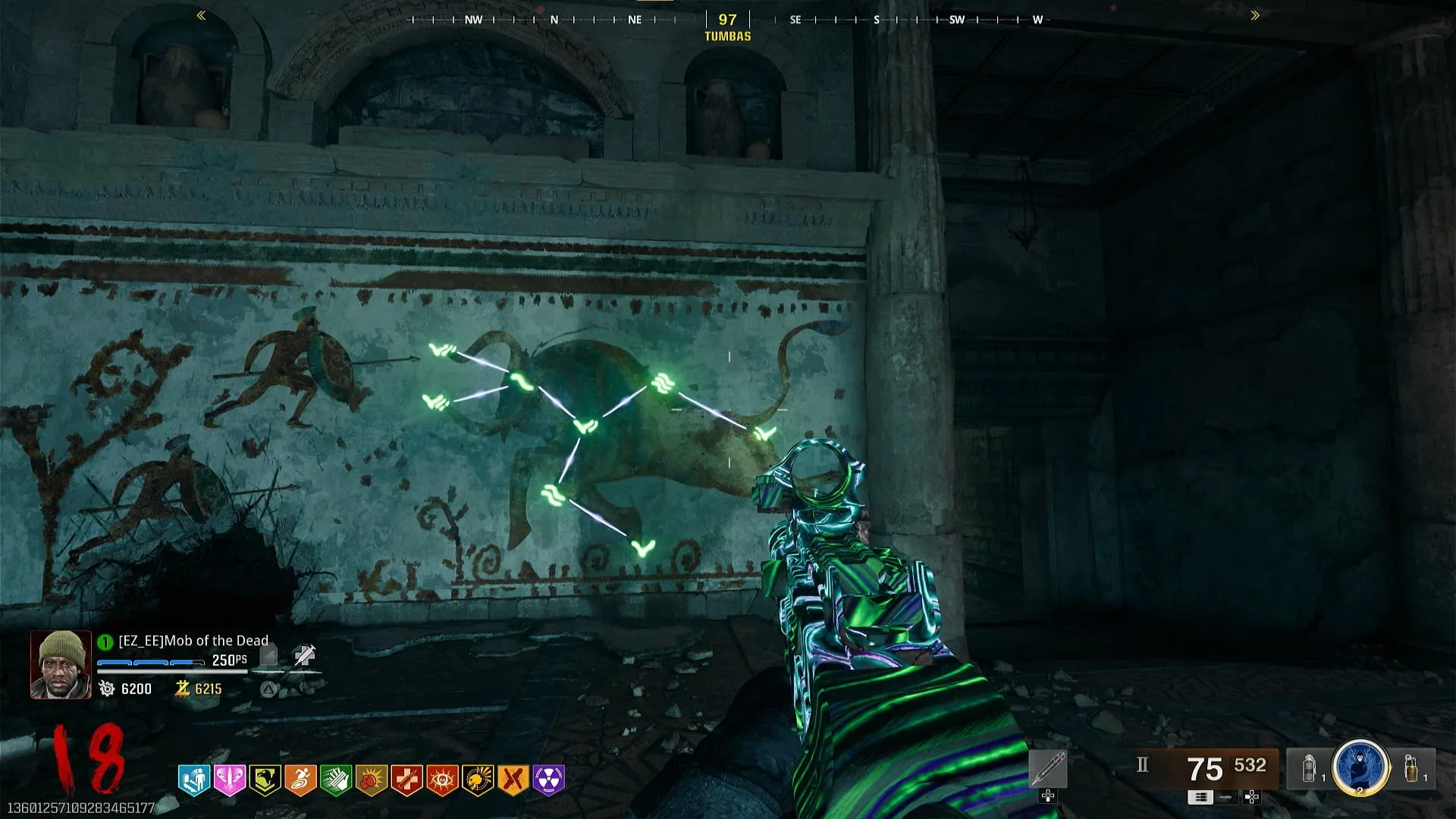The height and width of the screenshot is (819, 1456).
Task: Select the orange Stamin-Up runner perk
Action: (300, 779)
